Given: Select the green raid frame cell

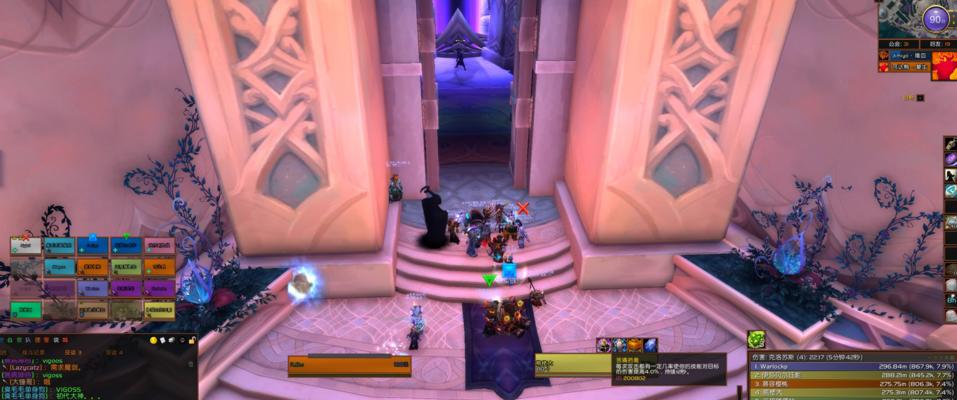Looking at the screenshot, I should [x=26, y=310].
